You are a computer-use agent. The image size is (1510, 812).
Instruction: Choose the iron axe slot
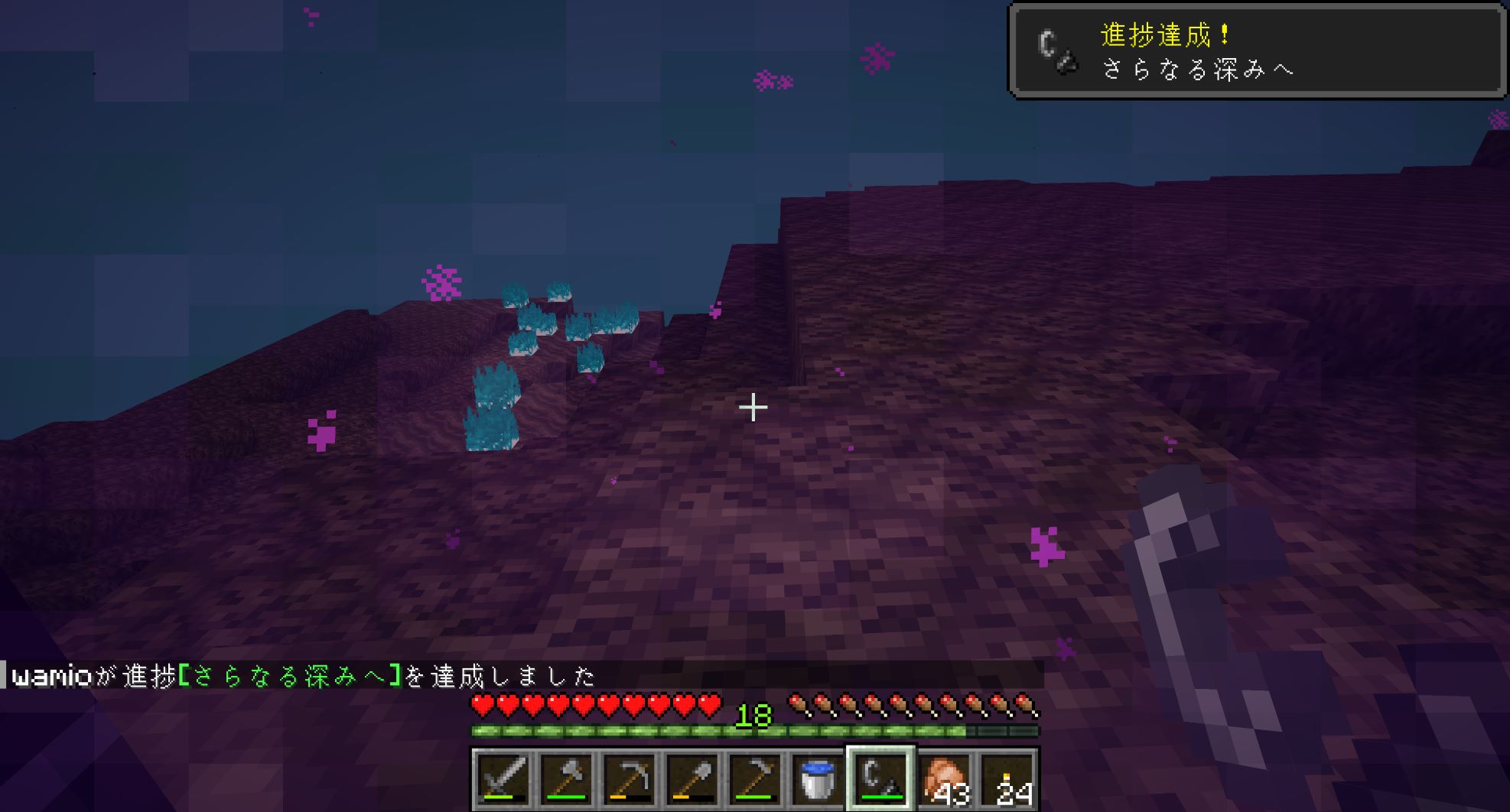click(x=566, y=779)
